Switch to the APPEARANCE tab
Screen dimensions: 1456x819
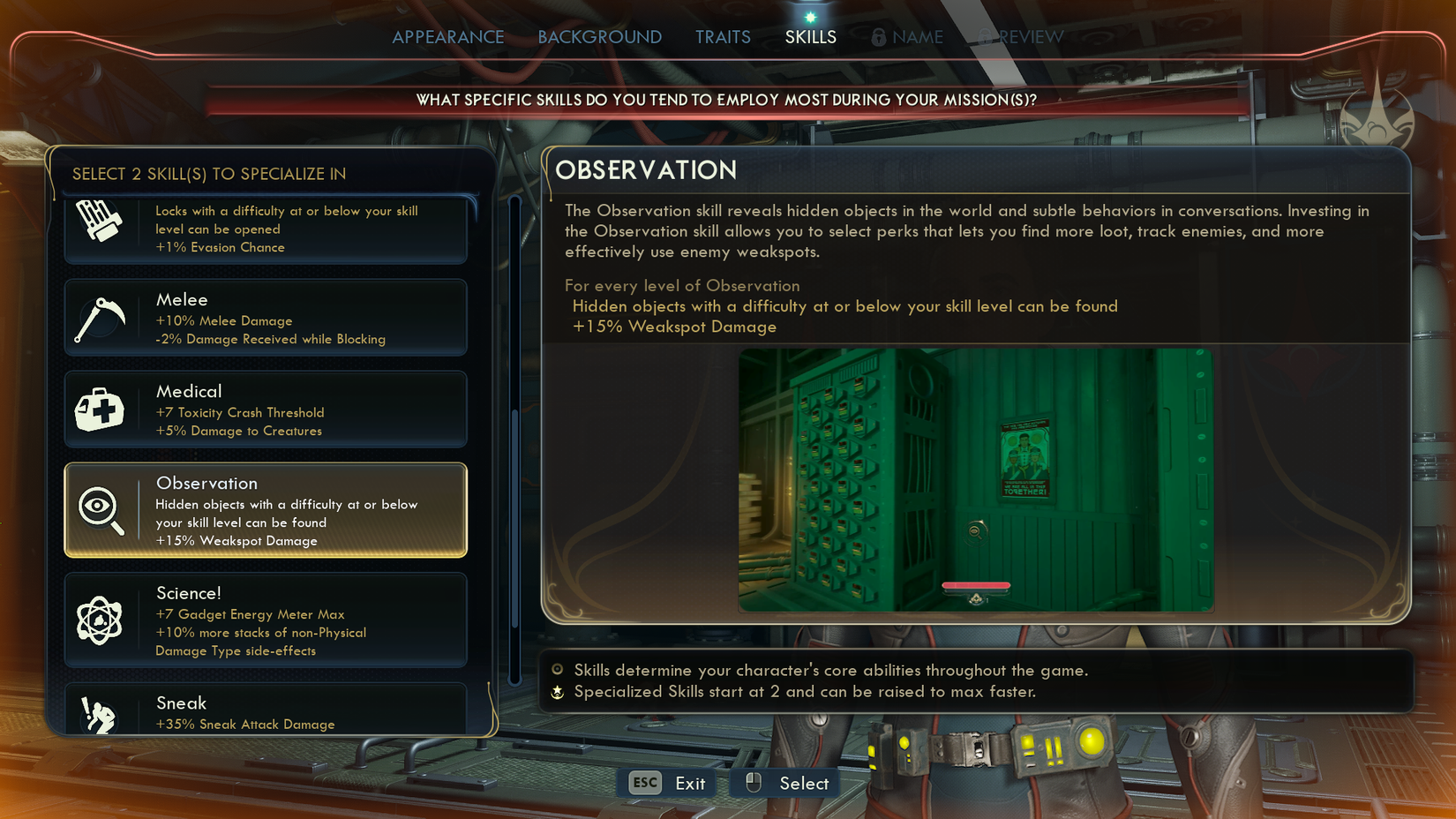click(448, 37)
